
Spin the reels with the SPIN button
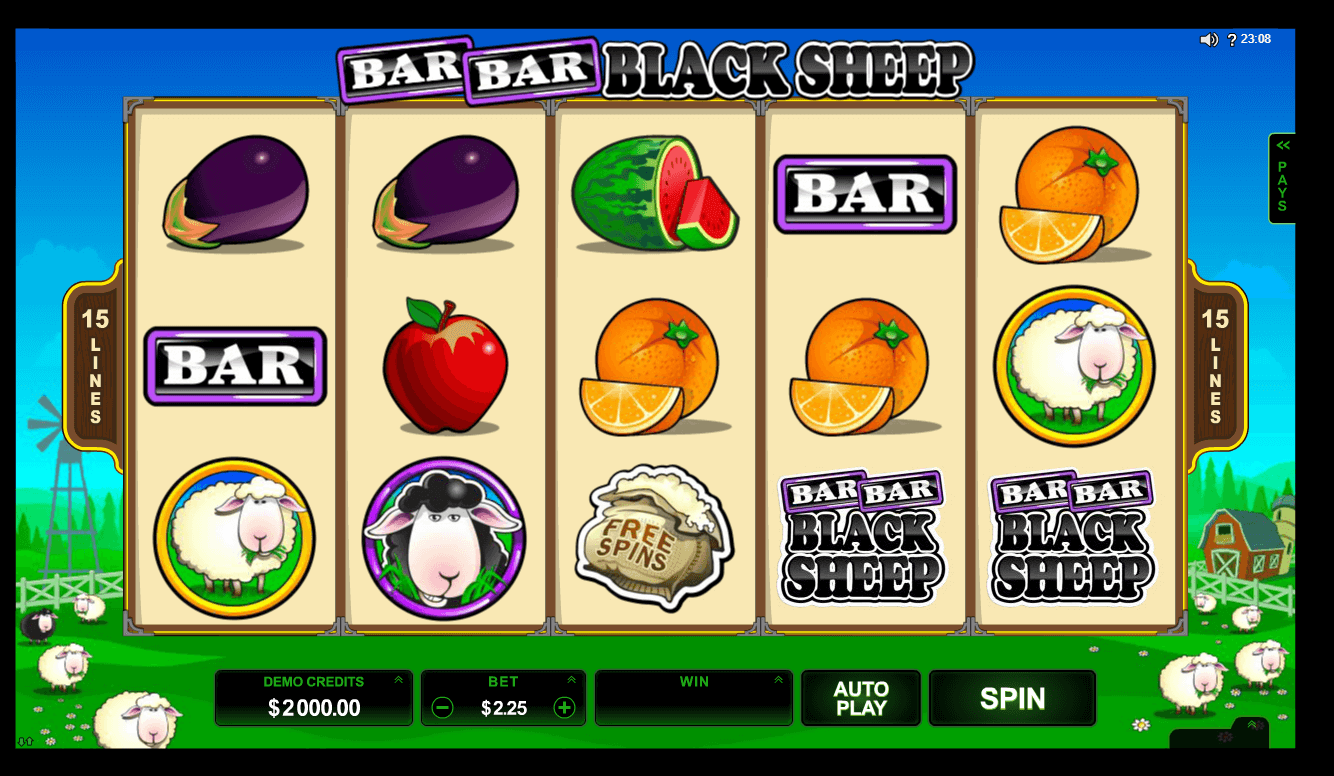click(x=1012, y=698)
